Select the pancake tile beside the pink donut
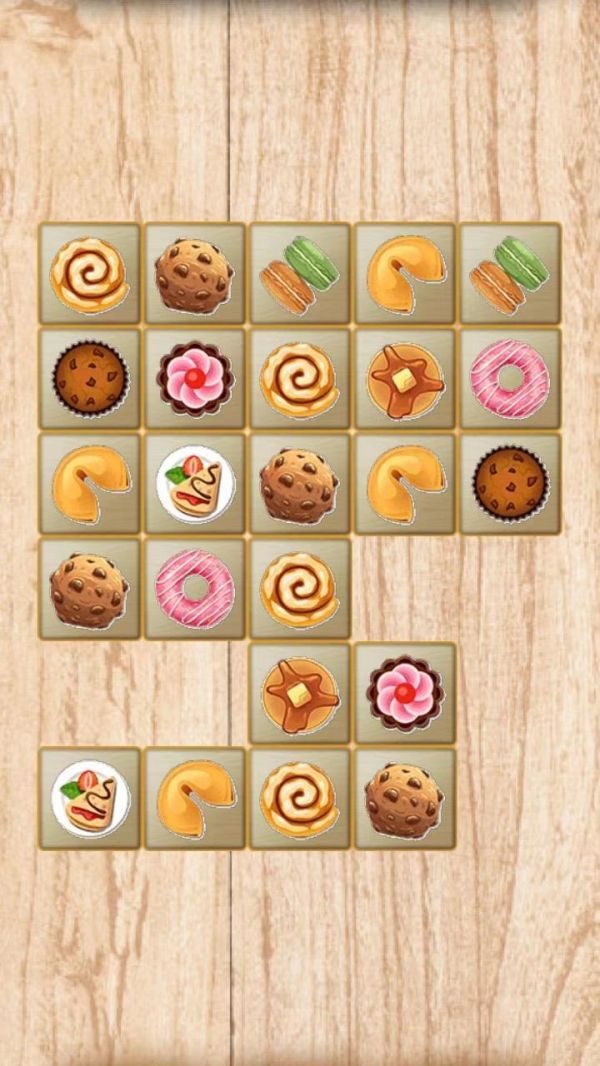Viewport: 600px width, 1066px height. tap(405, 379)
